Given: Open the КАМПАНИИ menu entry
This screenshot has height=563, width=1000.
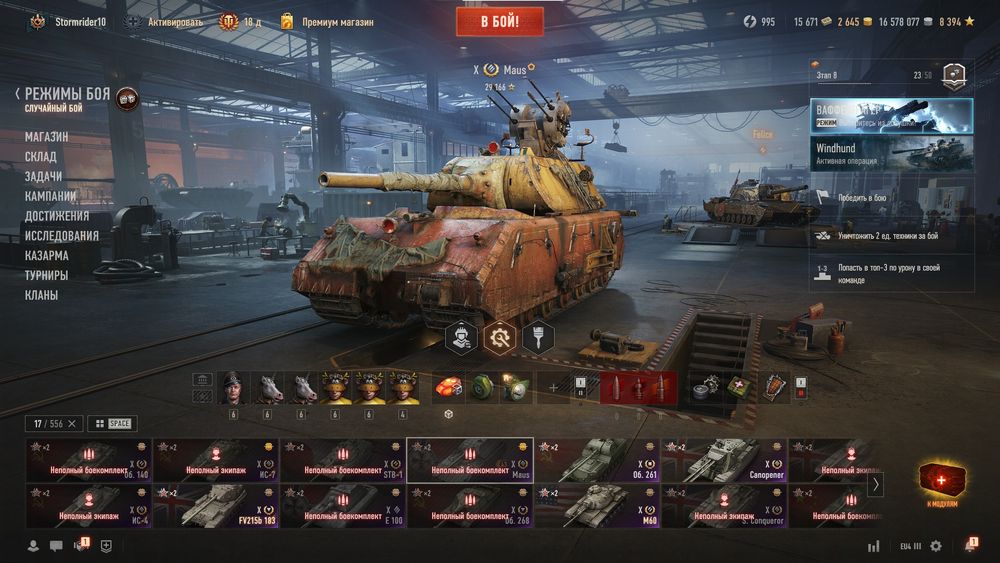Looking at the screenshot, I should (51, 196).
